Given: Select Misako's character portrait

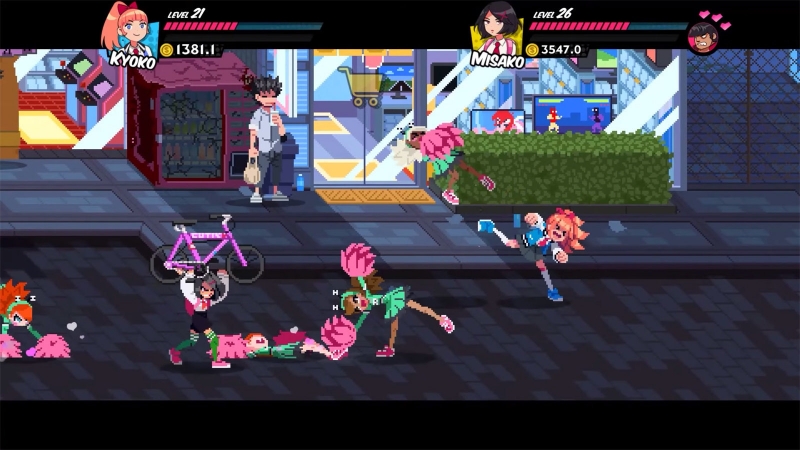Looking at the screenshot, I should (497, 28).
